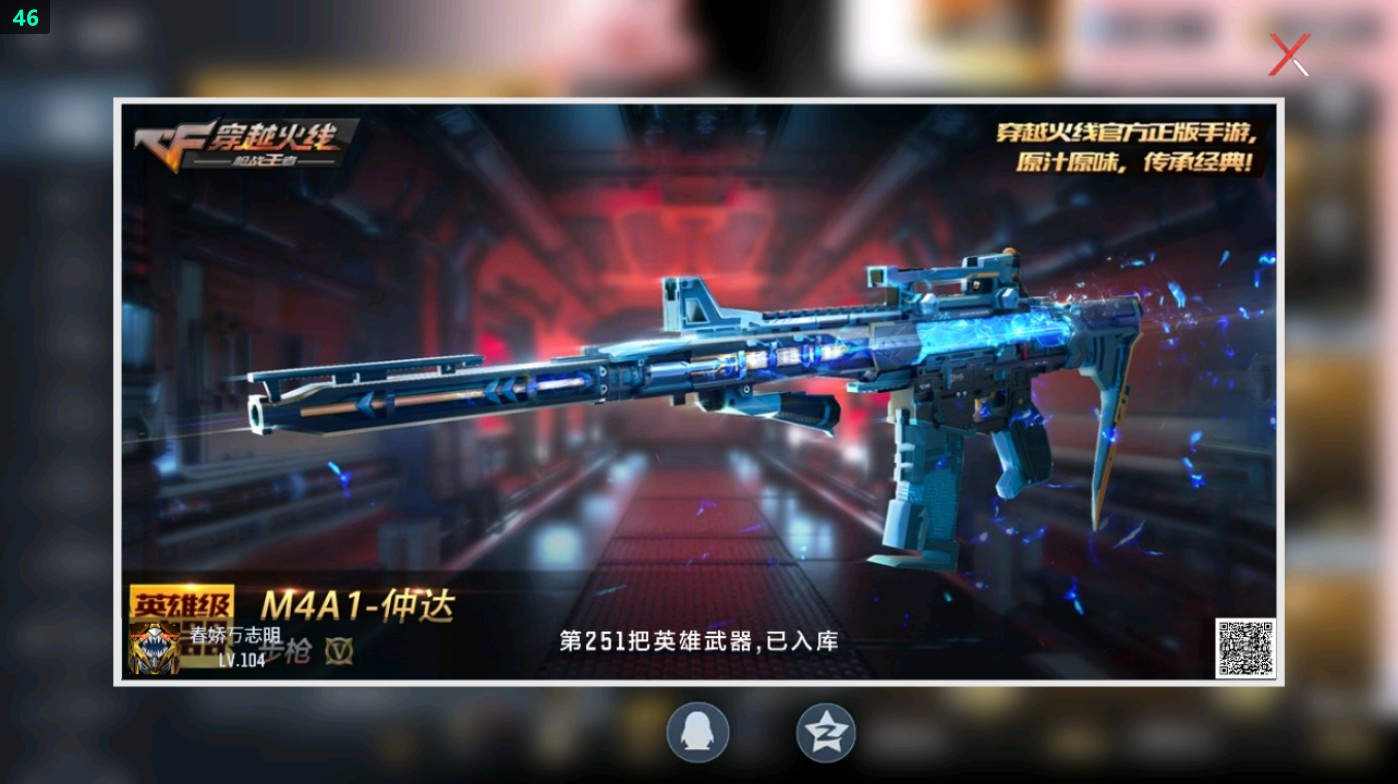Tap the QQ penguin share icon
Viewport: 1398px width, 784px height.
pos(697,731)
